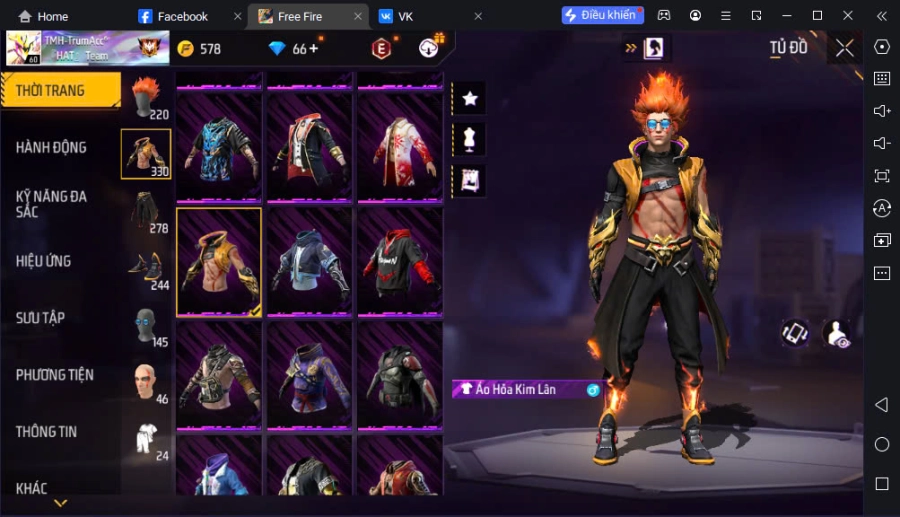Close the TỦ ĐỒ wardrobe screen
Screen dimensions: 900x517
845,48
